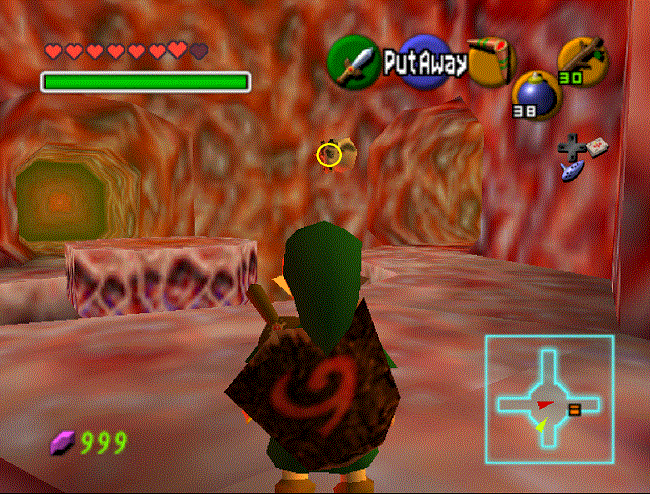Choose the bomb item with 38 count
650x494 pixels.
[x=533, y=93]
